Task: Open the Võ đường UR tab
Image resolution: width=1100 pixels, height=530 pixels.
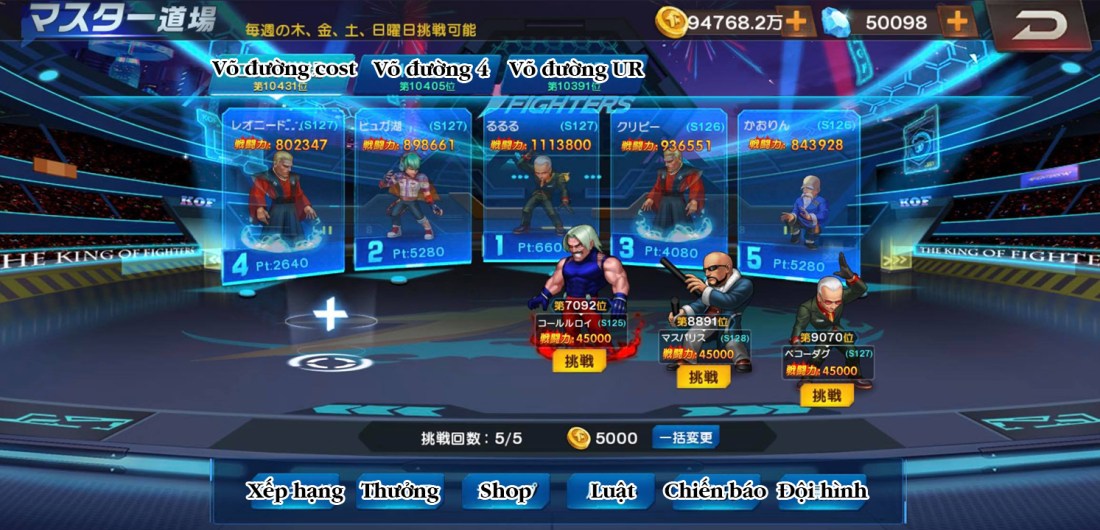Action: (576, 71)
